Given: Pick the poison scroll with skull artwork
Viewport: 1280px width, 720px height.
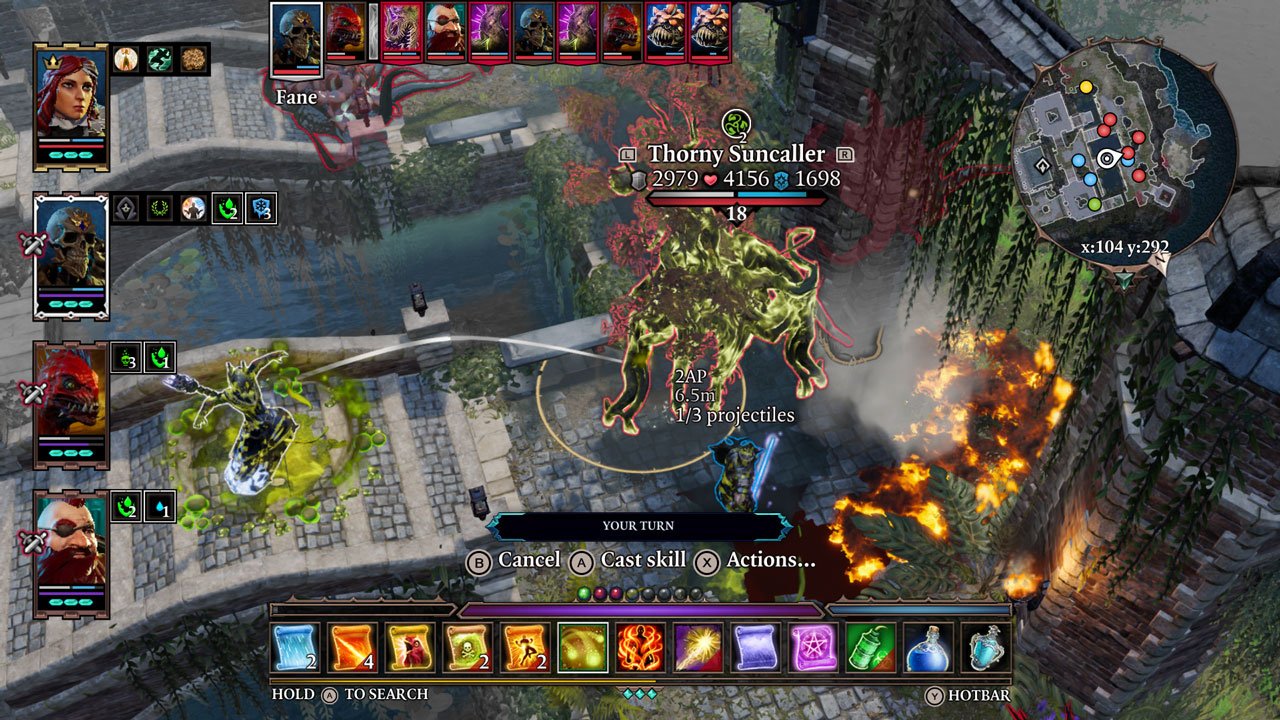Looking at the screenshot, I should (x=466, y=650).
